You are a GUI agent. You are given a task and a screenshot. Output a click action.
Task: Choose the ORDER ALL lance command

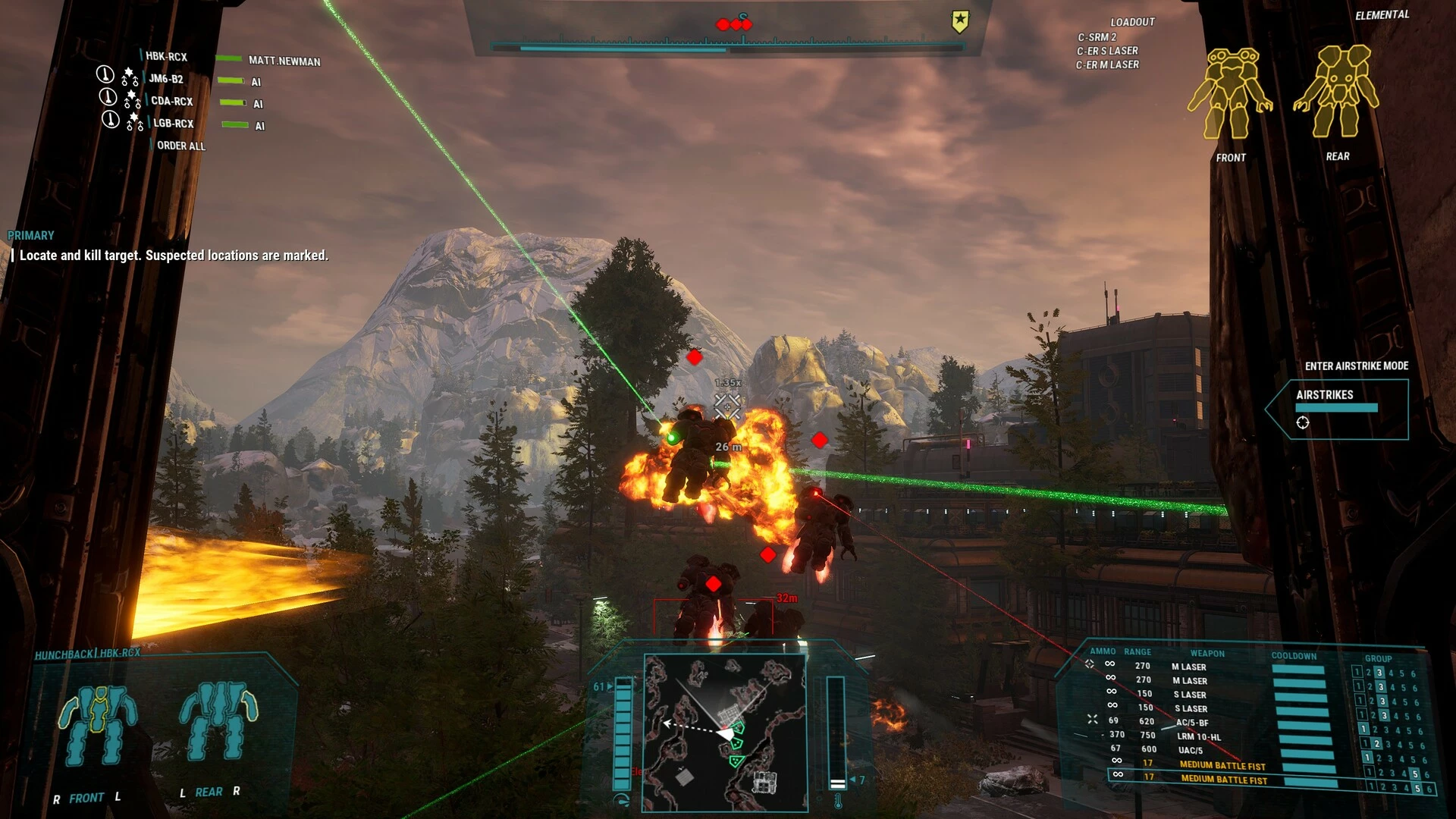pyautogui.click(x=180, y=146)
